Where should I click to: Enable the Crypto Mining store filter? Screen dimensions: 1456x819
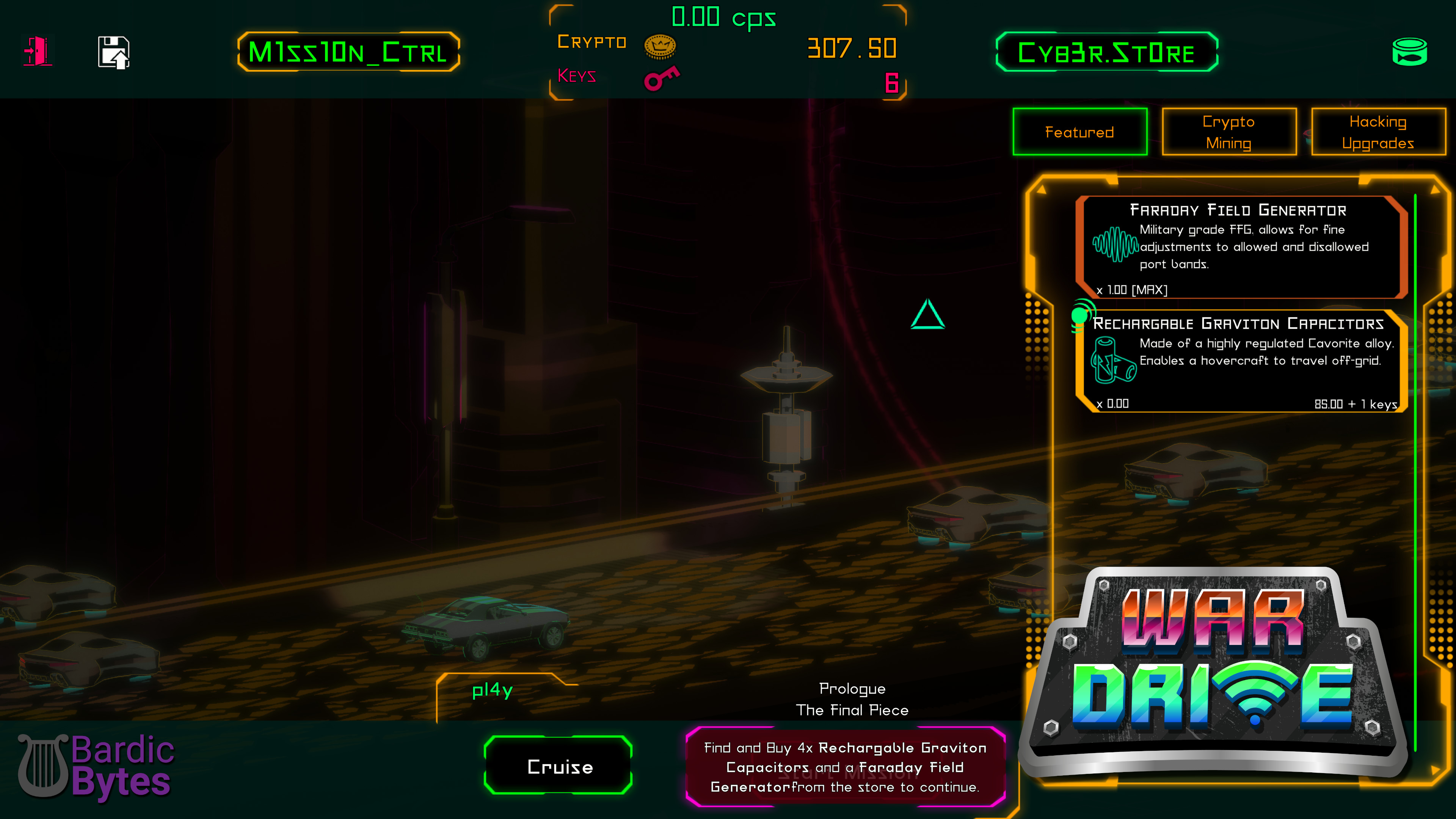[1229, 132]
